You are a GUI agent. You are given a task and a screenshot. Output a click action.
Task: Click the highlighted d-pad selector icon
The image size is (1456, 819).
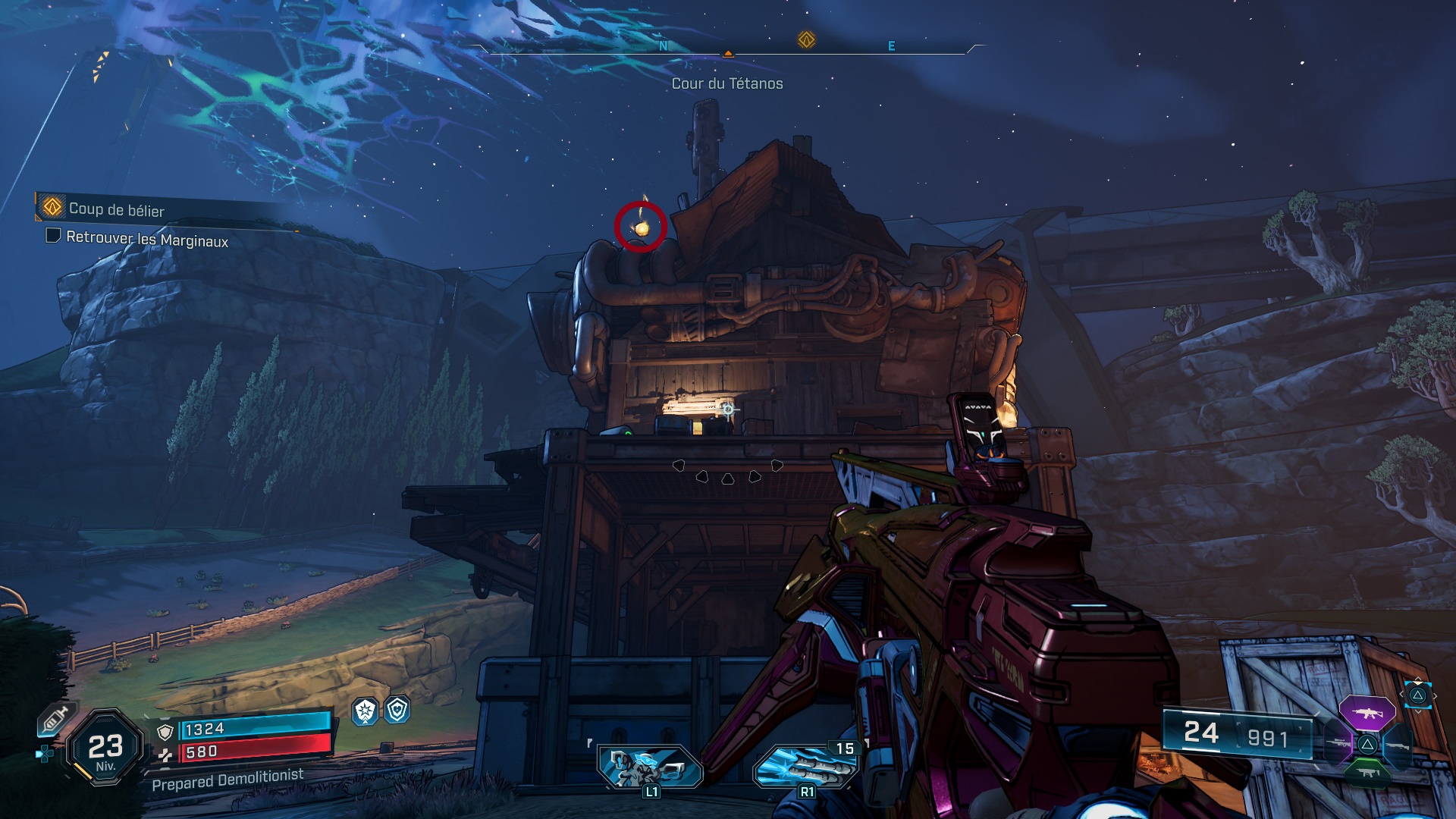[1417, 695]
